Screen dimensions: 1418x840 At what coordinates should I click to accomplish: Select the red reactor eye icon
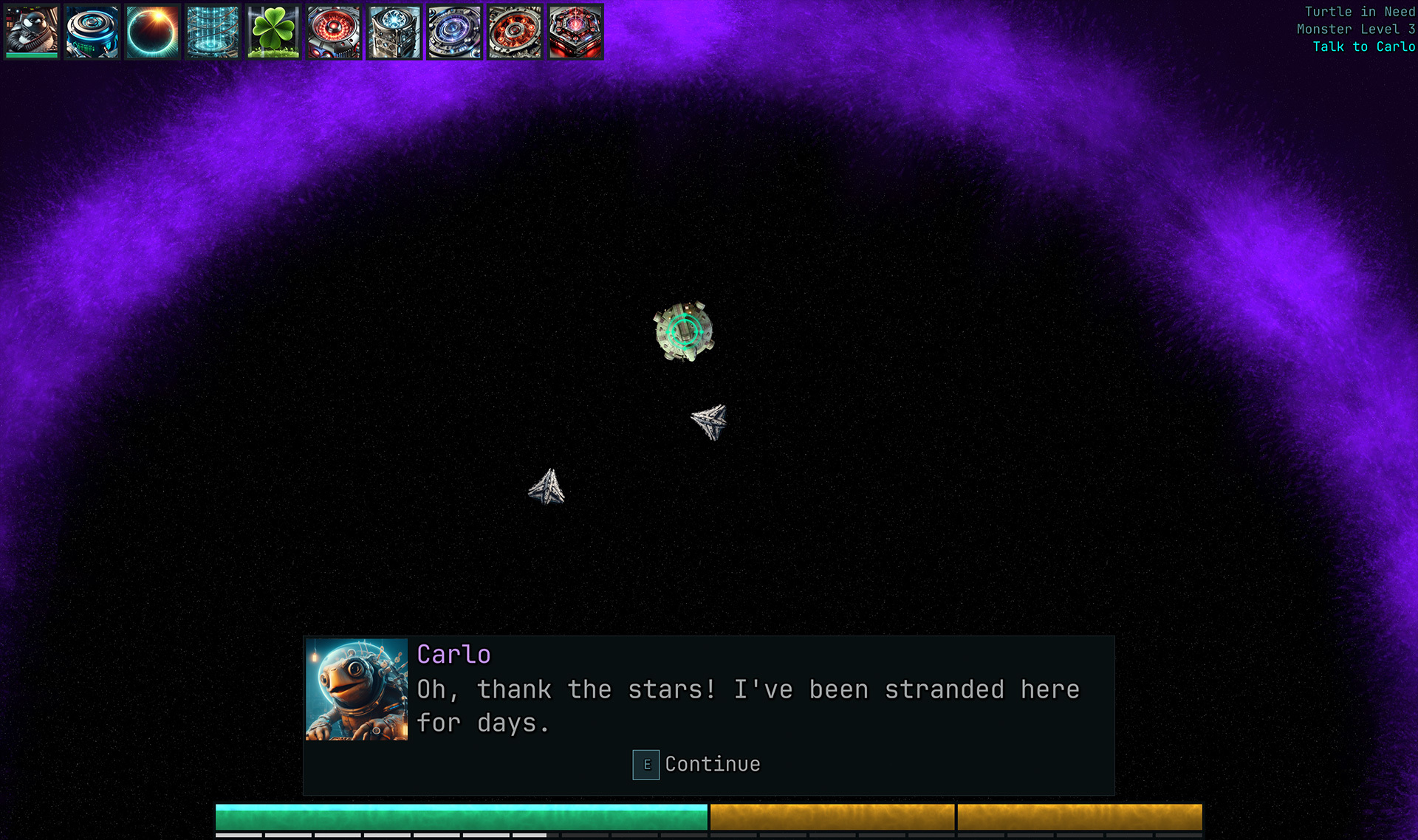(334, 31)
